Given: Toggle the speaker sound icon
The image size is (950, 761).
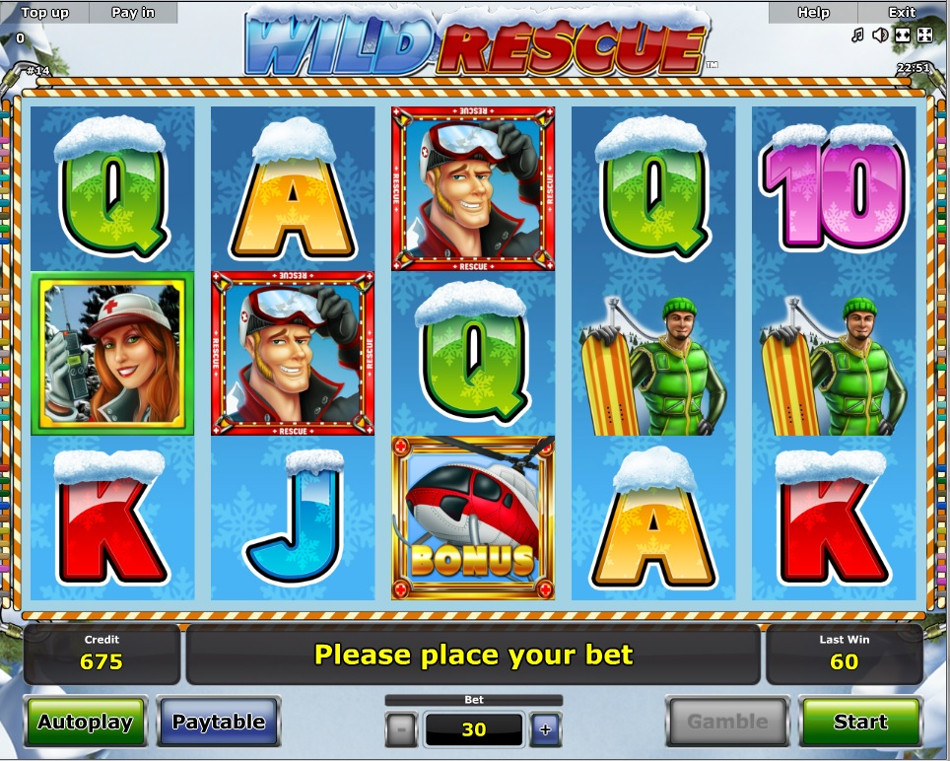Looking at the screenshot, I should coord(880,36).
